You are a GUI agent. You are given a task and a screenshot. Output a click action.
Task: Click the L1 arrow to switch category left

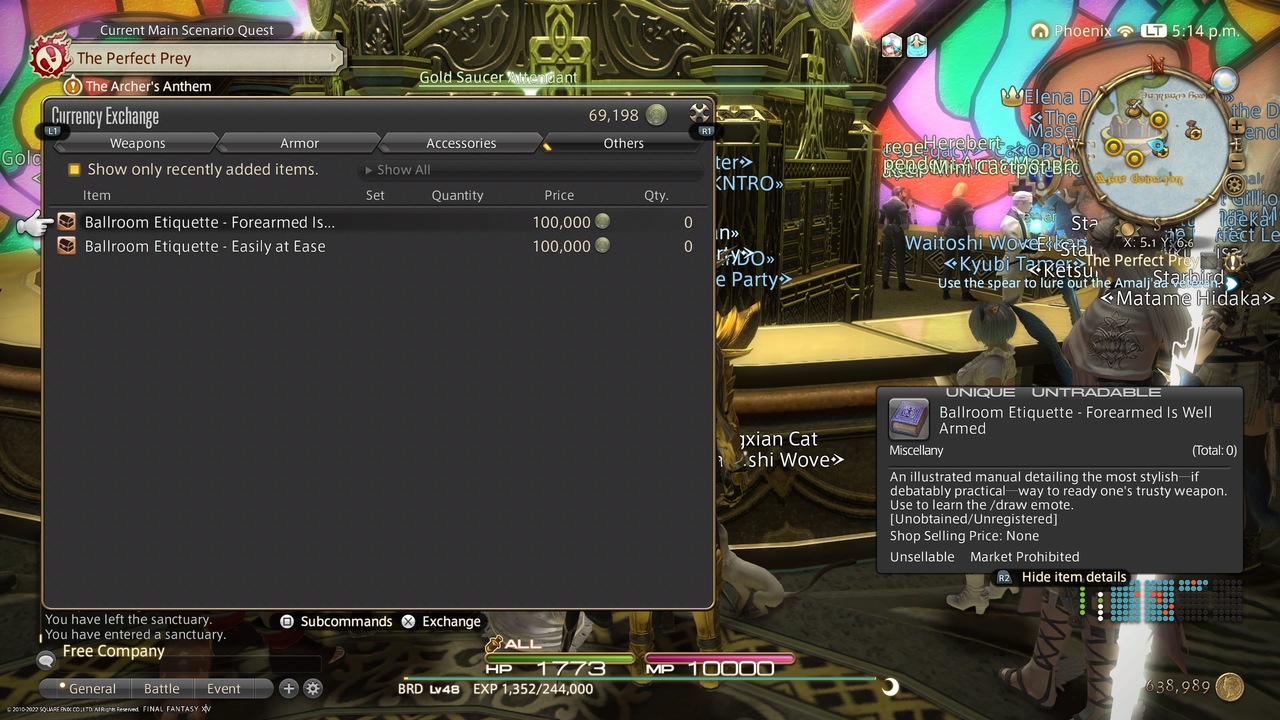[51, 130]
